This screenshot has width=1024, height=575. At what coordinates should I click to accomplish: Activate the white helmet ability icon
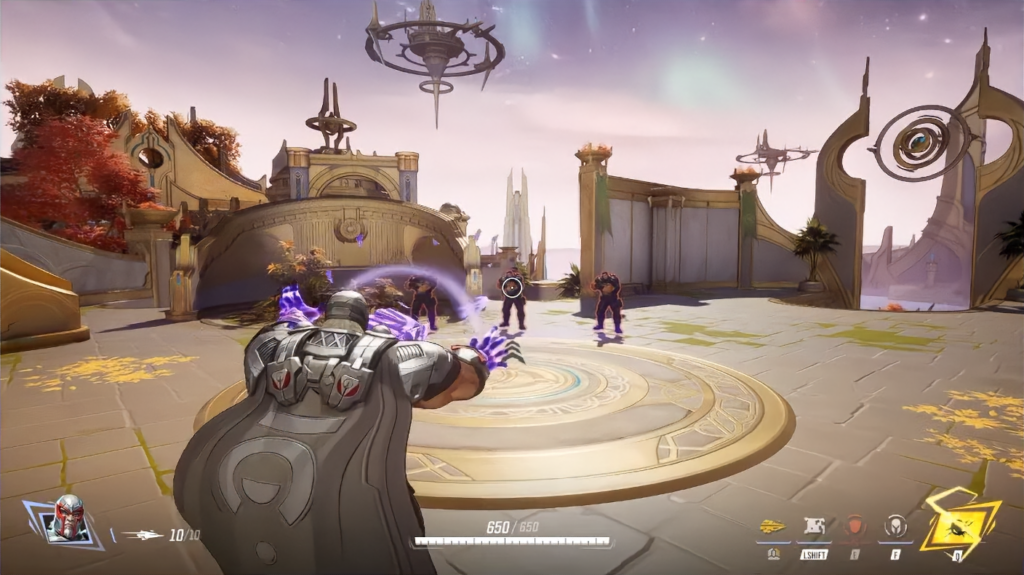click(x=895, y=527)
